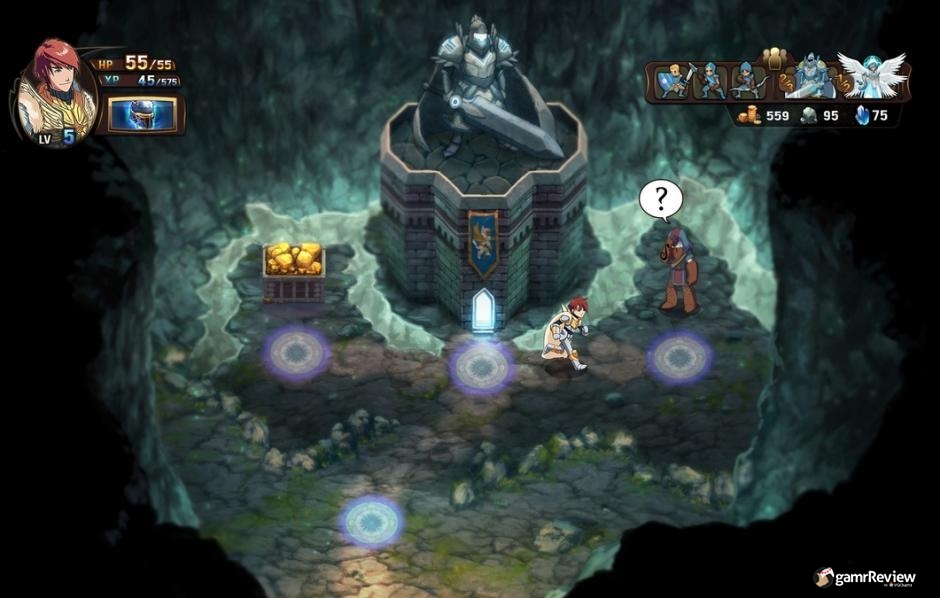The image size is (940, 598).
Task: Select the swordsman with shield unit
Action: click(x=674, y=82)
